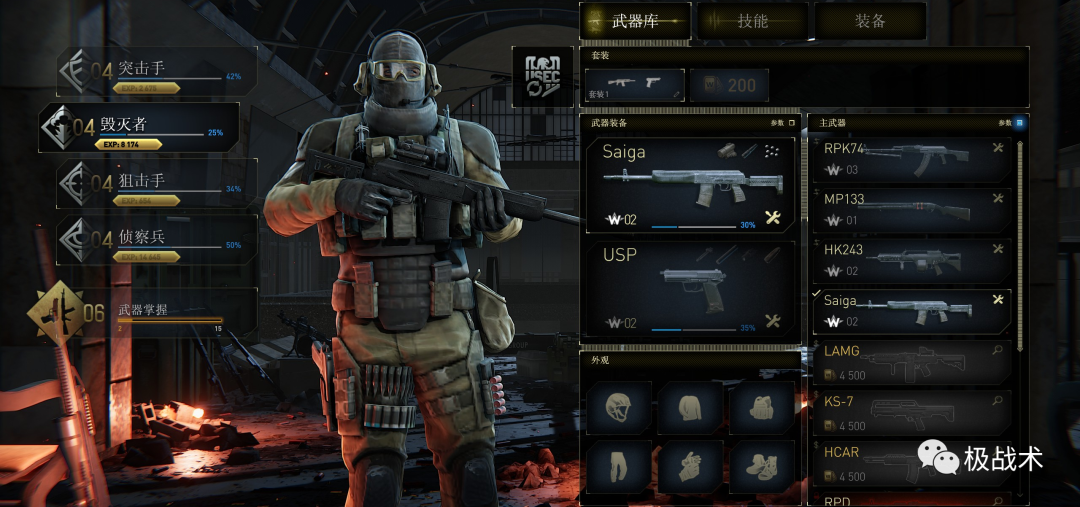The width and height of the screenshot is (1080, 507).
Task: Toggle the 参数 checkbox above main weapons
Action: coord(1019,123)
